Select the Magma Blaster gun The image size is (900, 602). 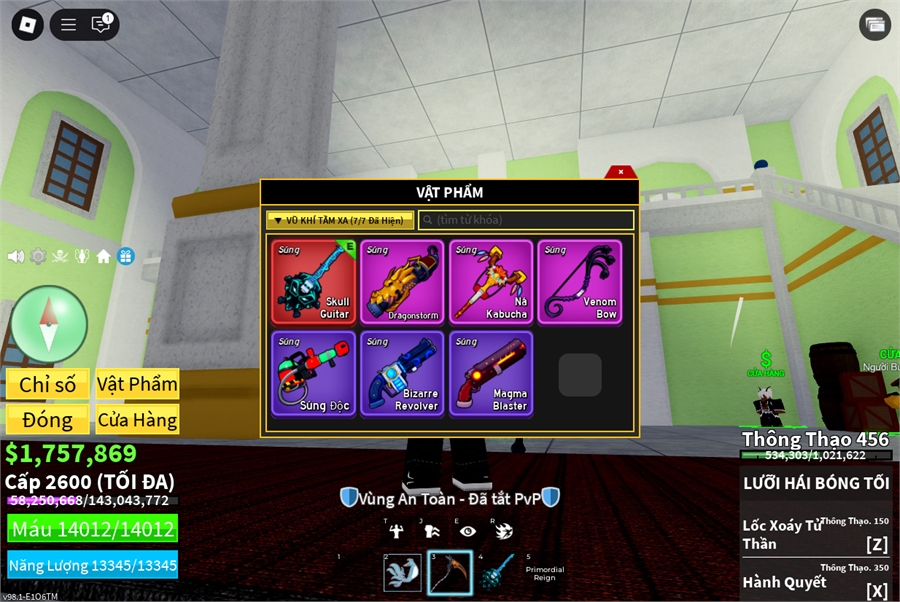(491, 373)
